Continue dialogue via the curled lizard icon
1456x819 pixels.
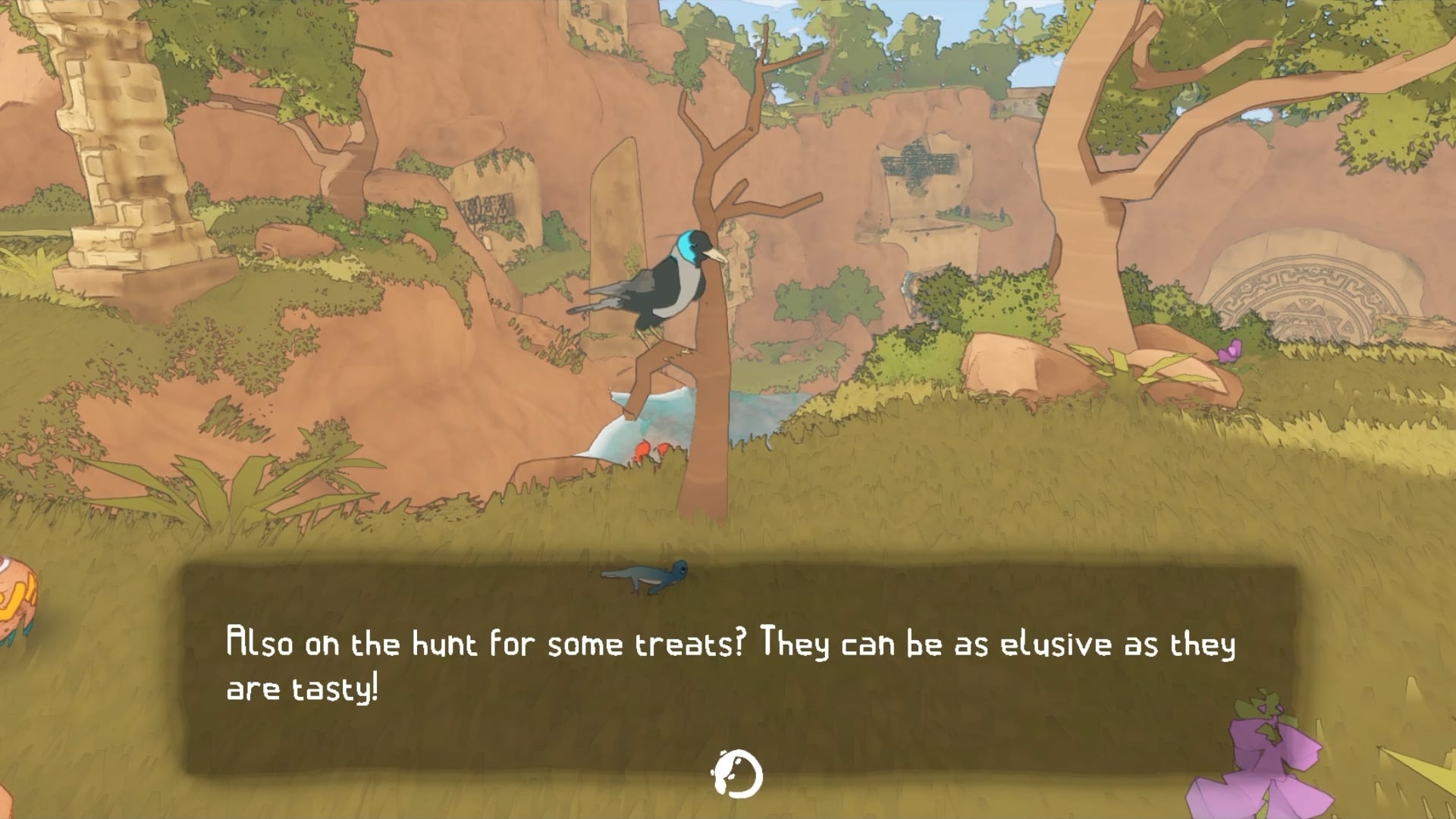(x=737, y=774)
